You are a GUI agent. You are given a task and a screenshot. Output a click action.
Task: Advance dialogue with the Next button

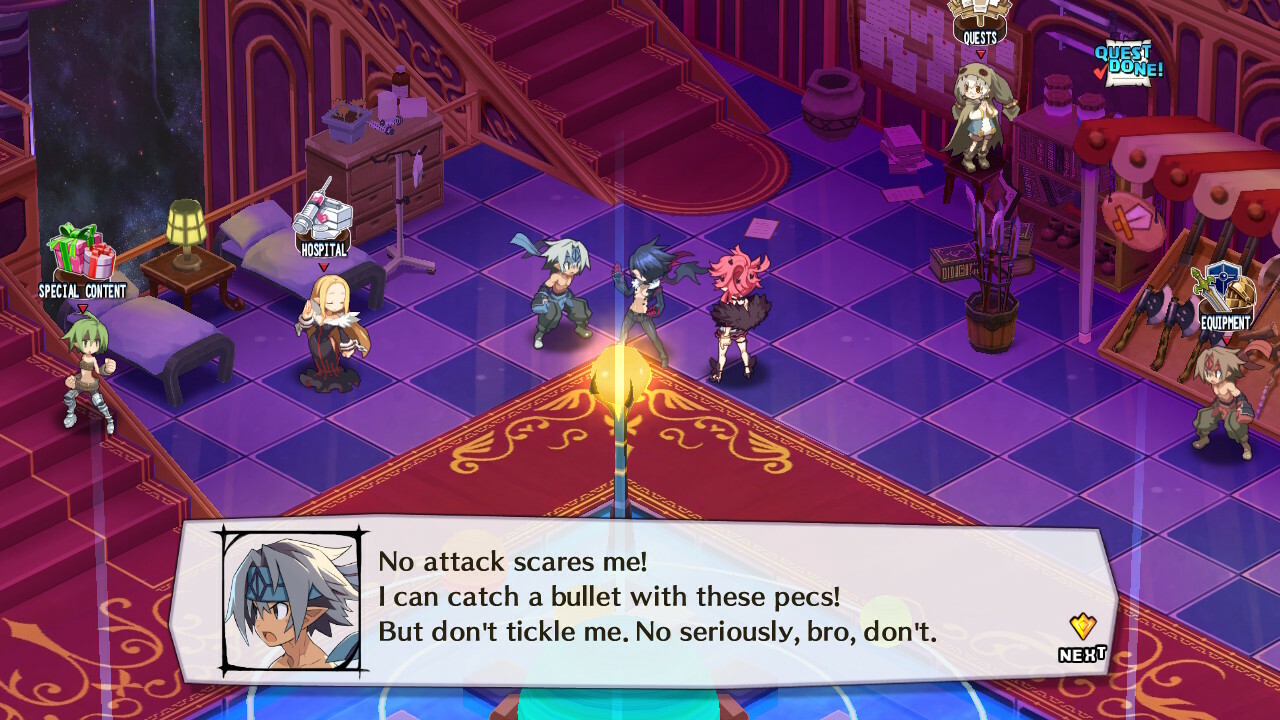point(1082,640)
